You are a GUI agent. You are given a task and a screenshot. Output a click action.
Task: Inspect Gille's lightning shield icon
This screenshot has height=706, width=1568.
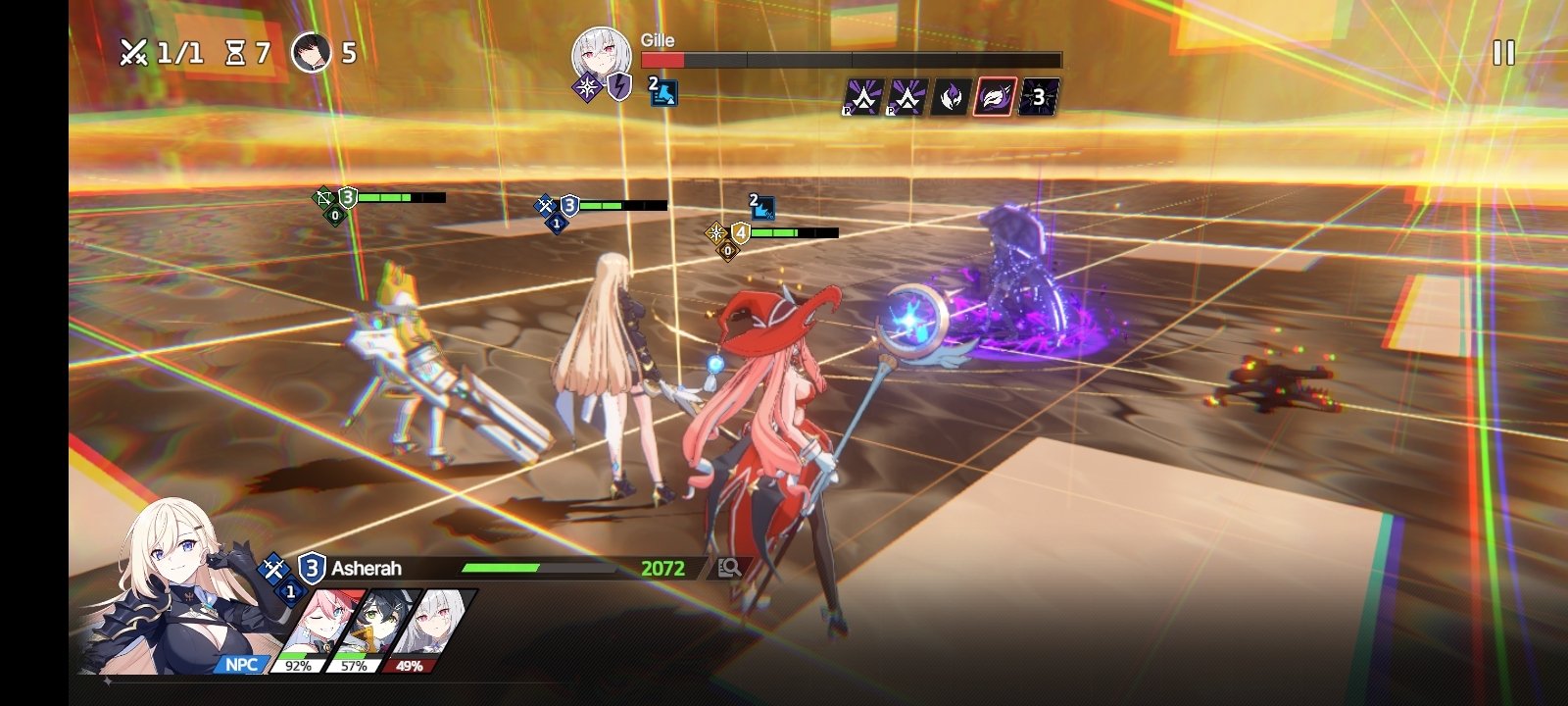pyautogui.click(x=618, y=88)
